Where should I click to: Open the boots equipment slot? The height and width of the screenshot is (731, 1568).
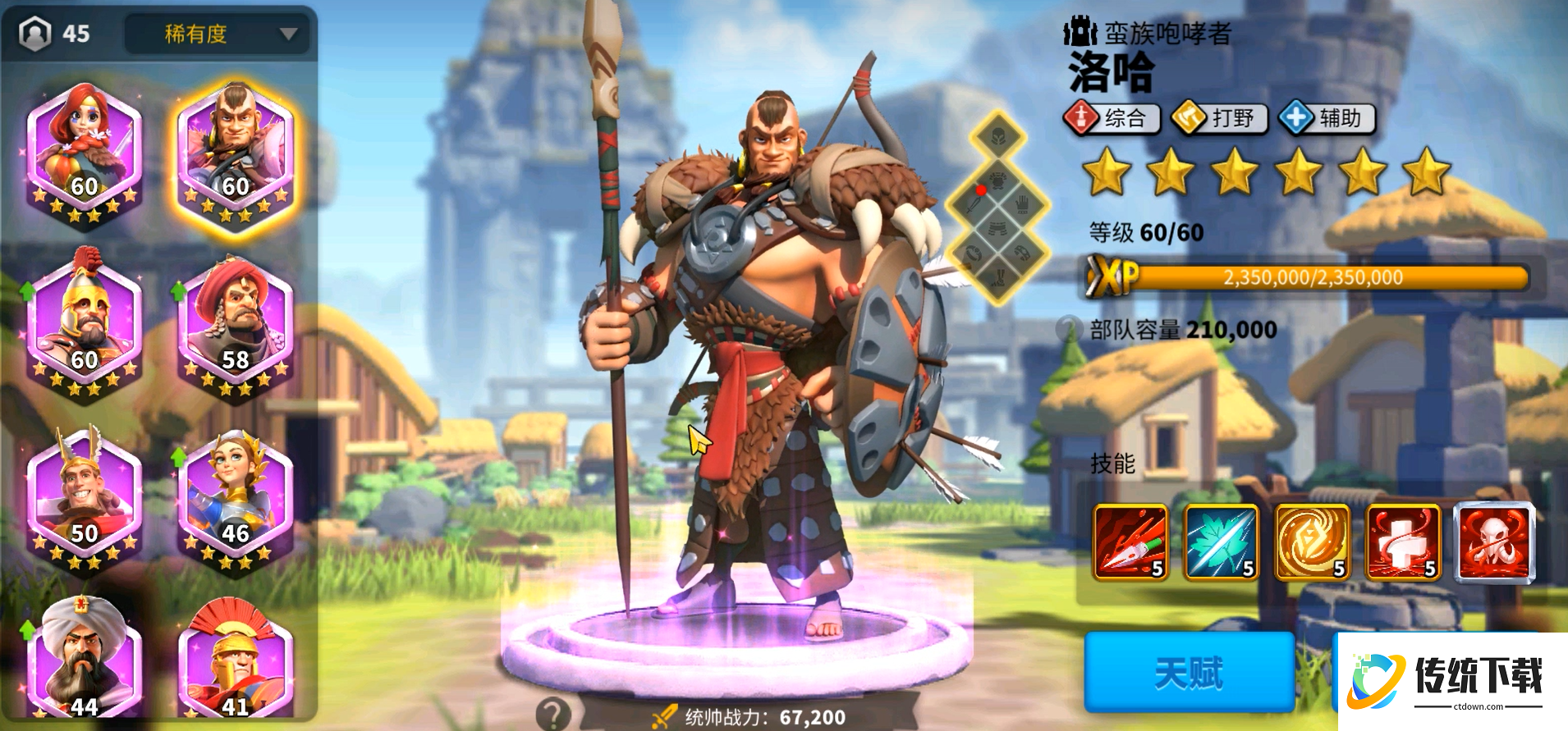998,276
